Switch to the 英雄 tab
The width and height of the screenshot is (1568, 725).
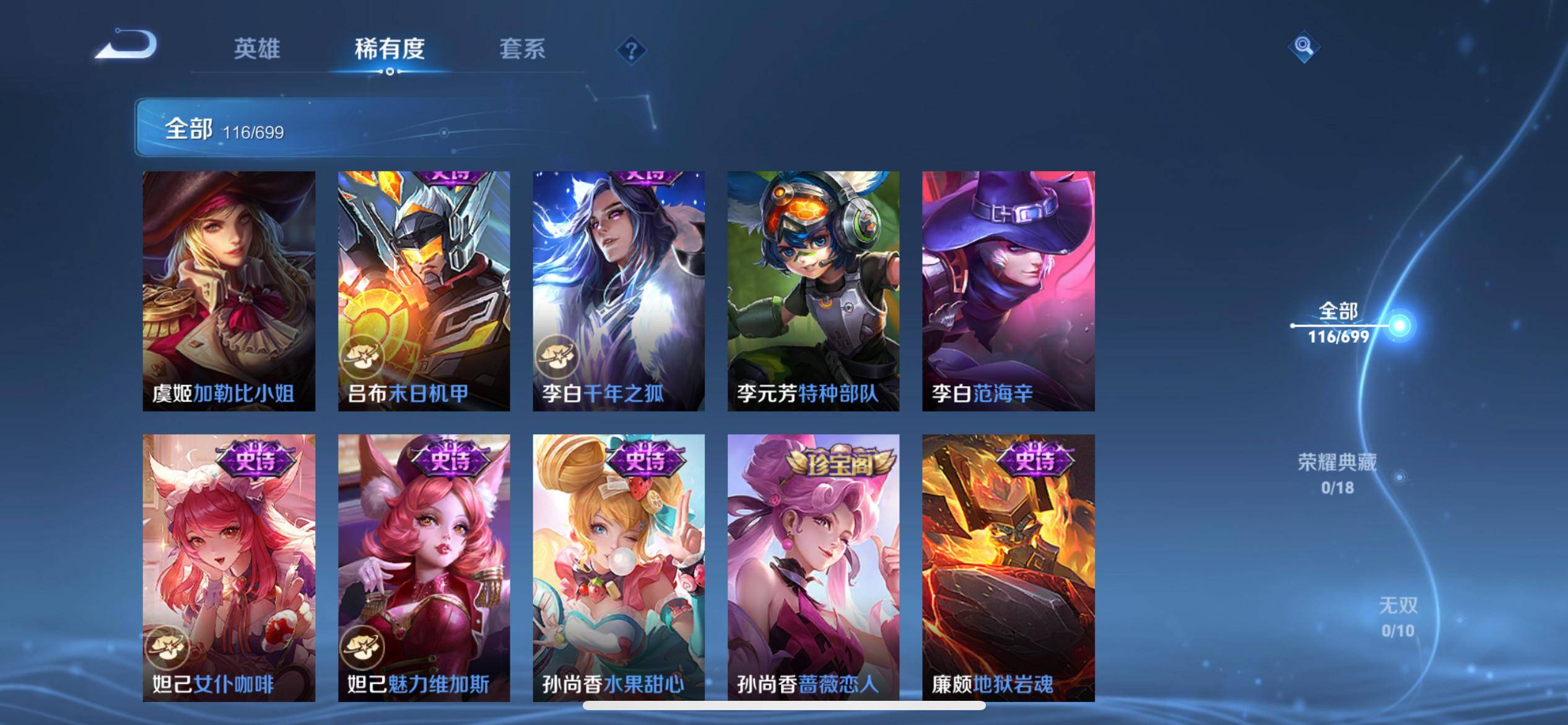(256, 48)
